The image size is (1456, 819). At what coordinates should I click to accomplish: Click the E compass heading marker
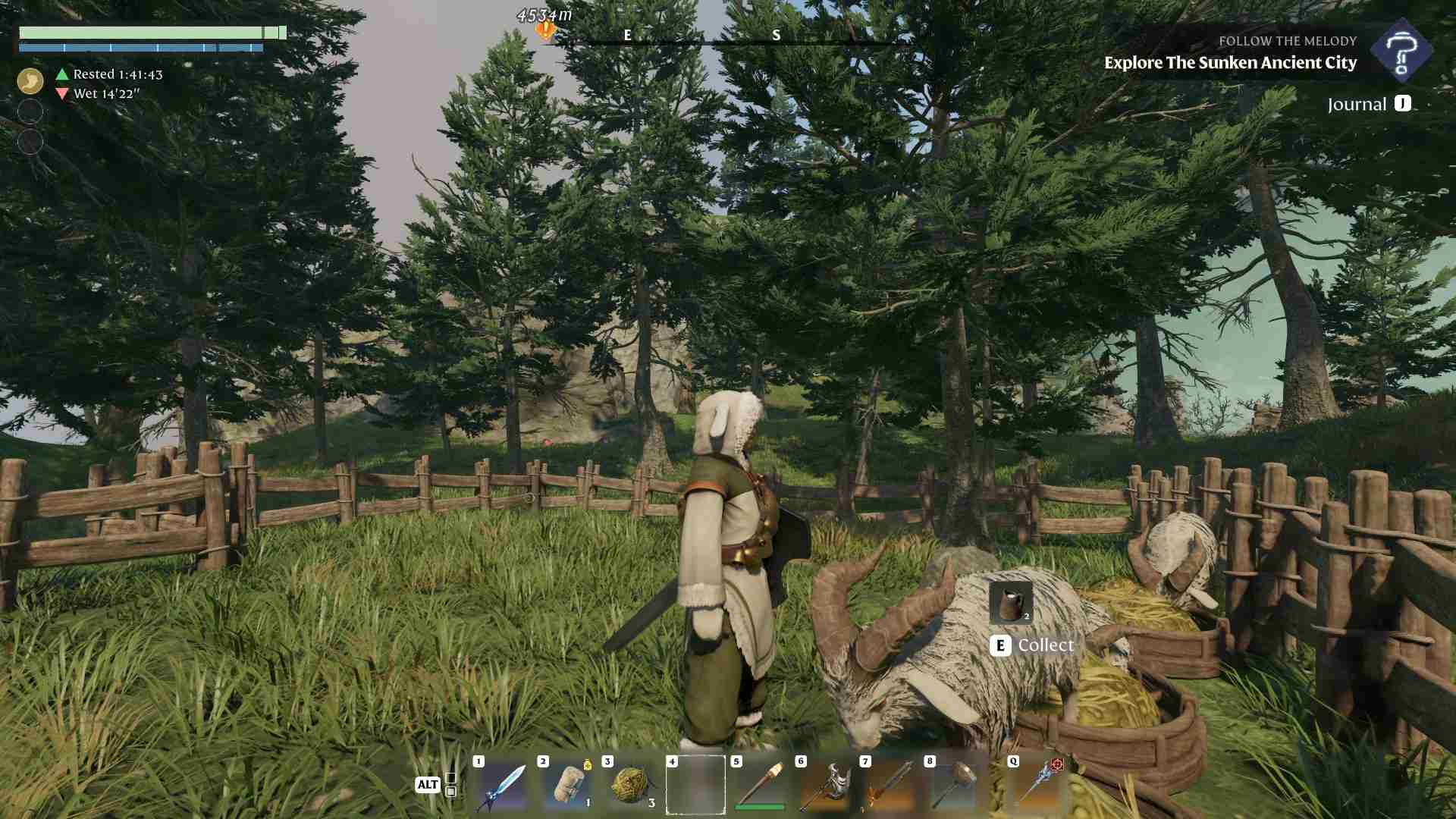click(x=626, y=35)
